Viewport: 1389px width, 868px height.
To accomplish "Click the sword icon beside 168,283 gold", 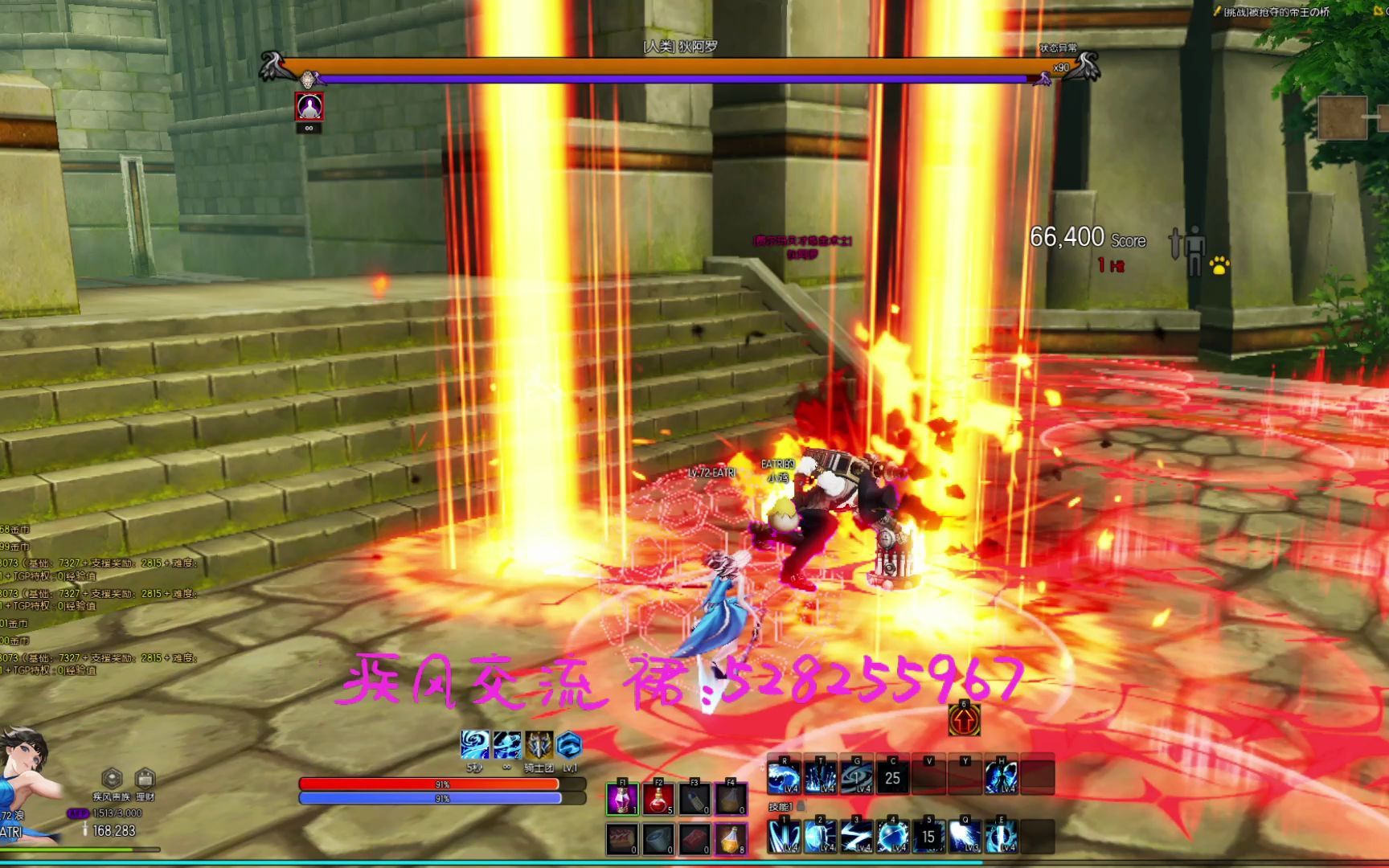I will [x=85, y=829].
